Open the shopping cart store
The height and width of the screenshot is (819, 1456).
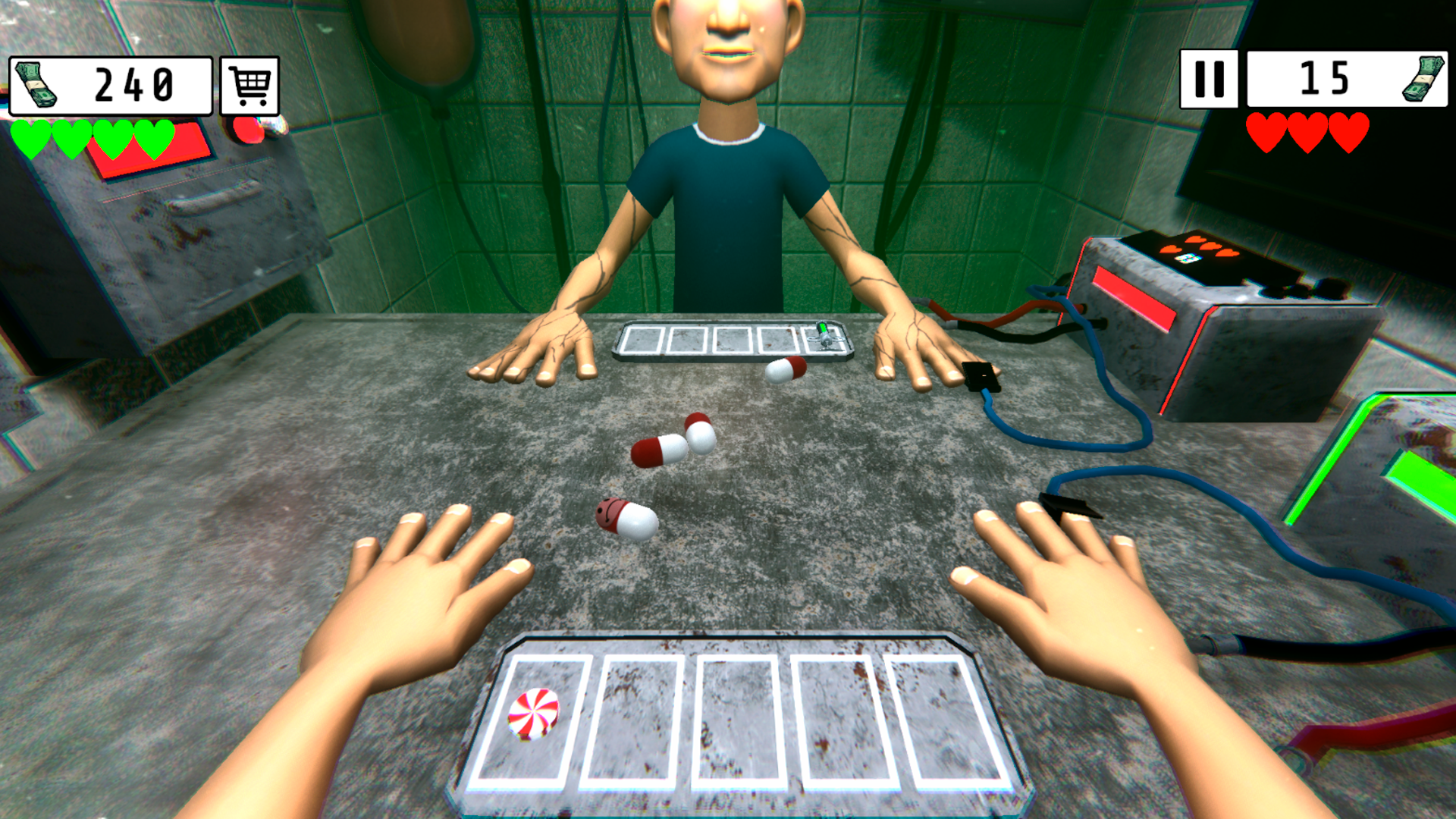pyautogui.click(x=248, y=83)
